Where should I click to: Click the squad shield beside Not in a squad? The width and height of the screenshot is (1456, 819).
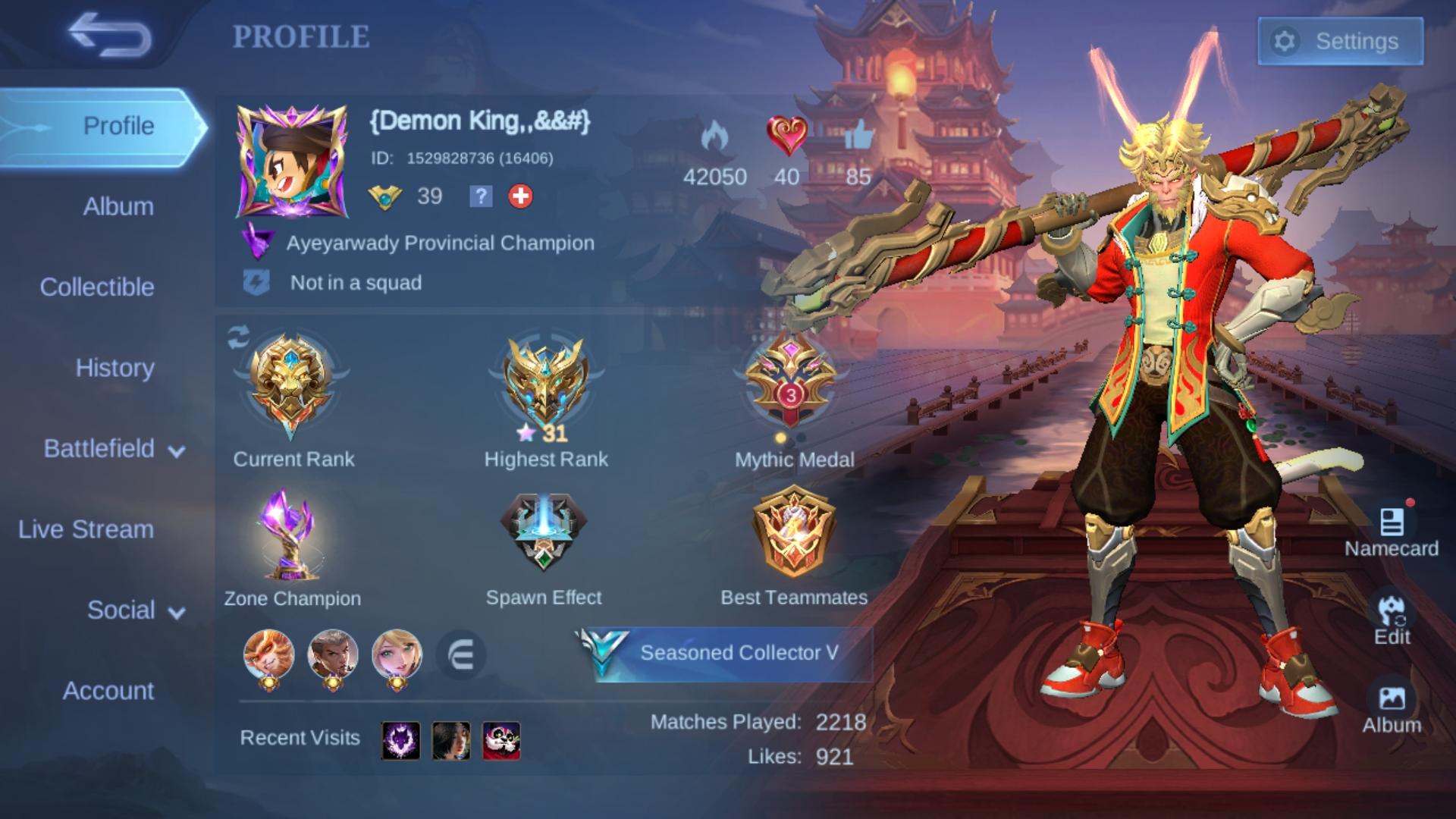(256, 282)
